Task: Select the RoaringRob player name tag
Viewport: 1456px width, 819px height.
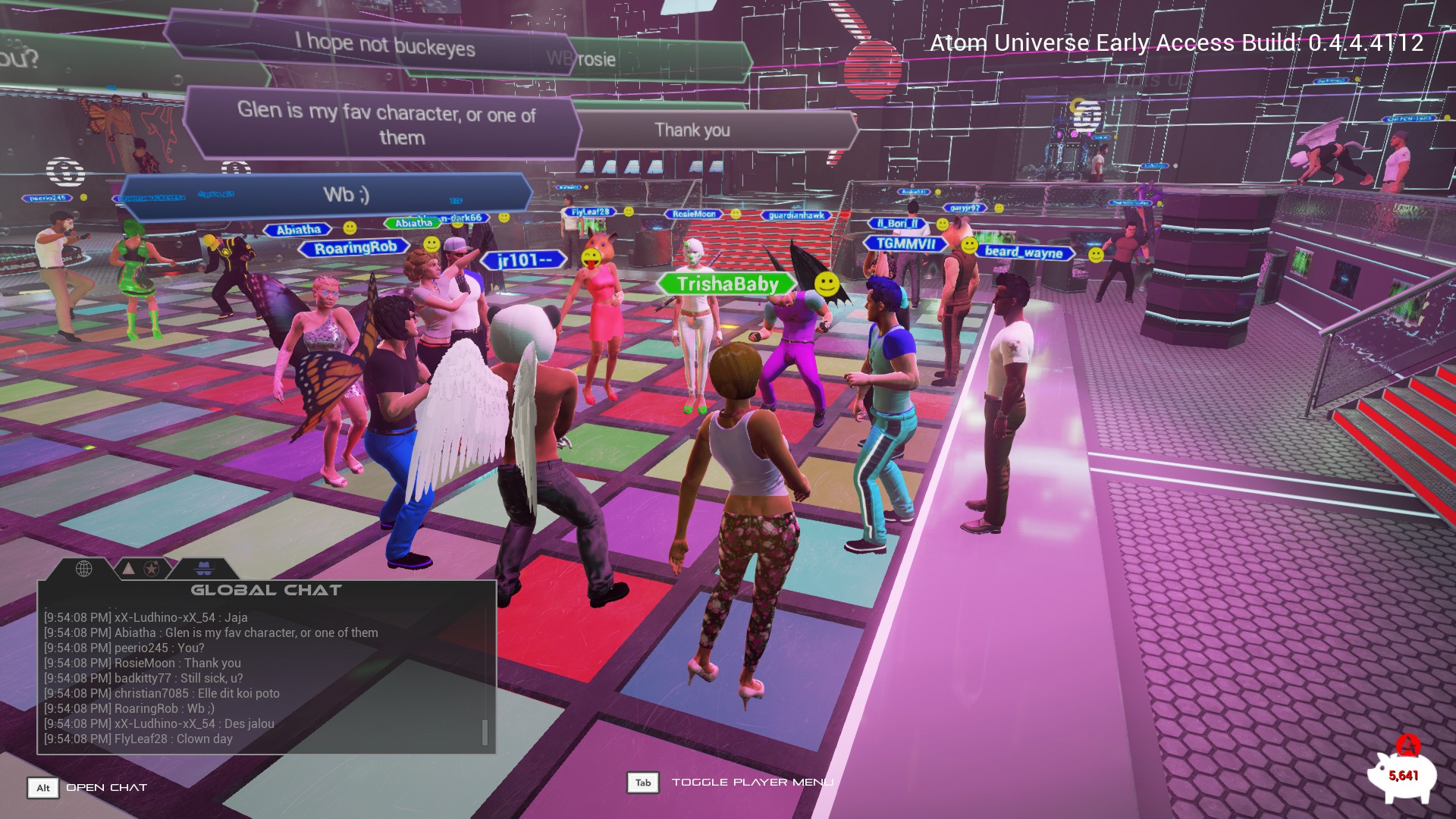Action: coord(355,247)
